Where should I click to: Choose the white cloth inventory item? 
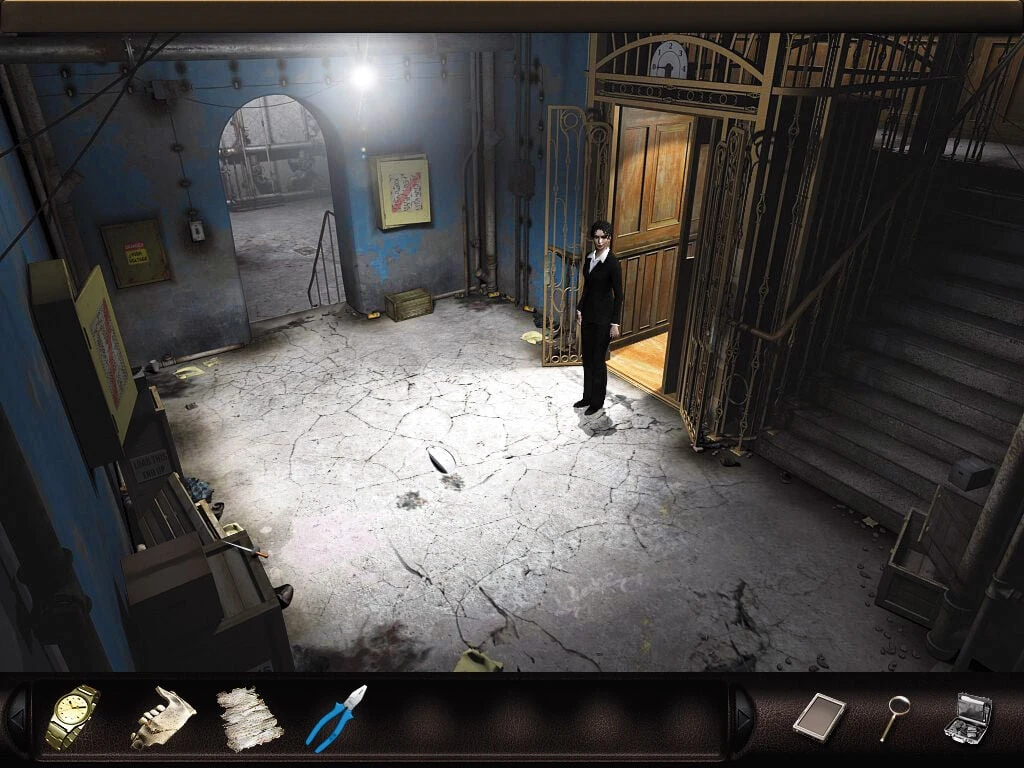249,718
